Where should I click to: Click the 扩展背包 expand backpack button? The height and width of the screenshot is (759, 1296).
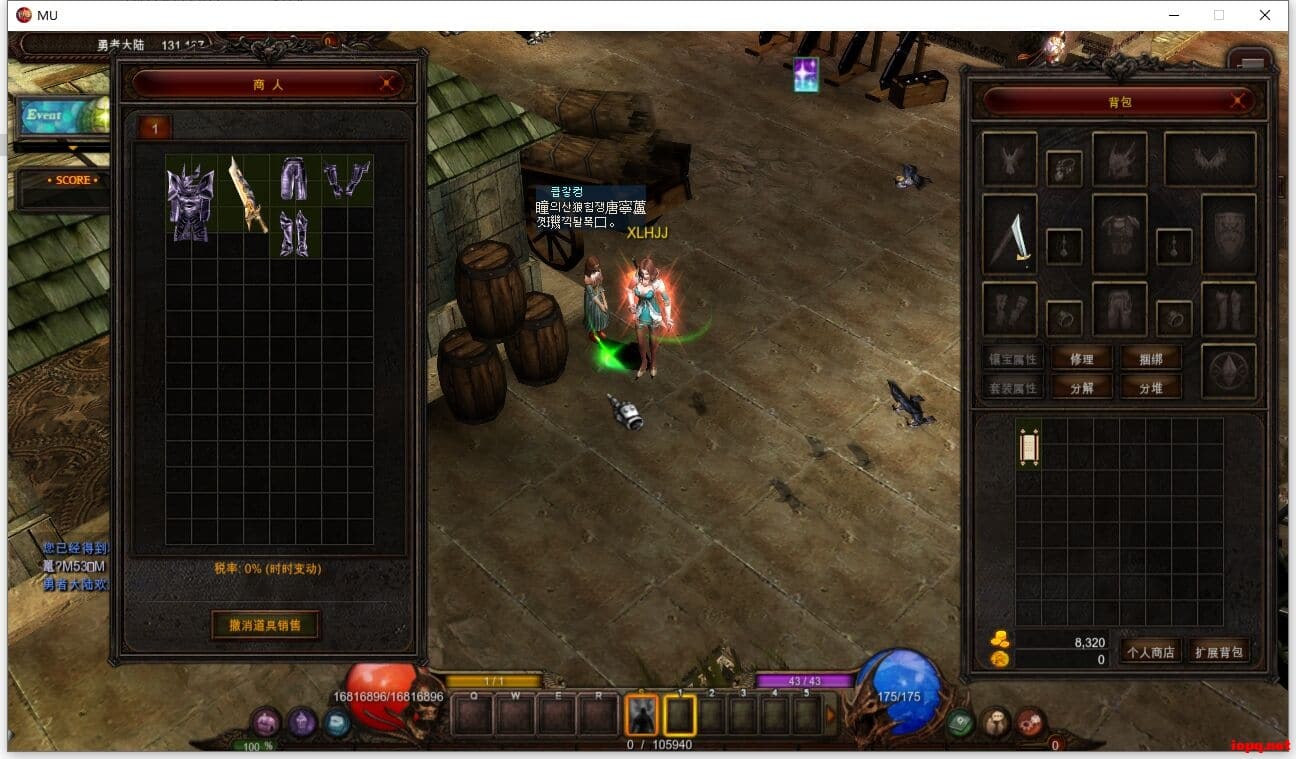click(1219, 652)
